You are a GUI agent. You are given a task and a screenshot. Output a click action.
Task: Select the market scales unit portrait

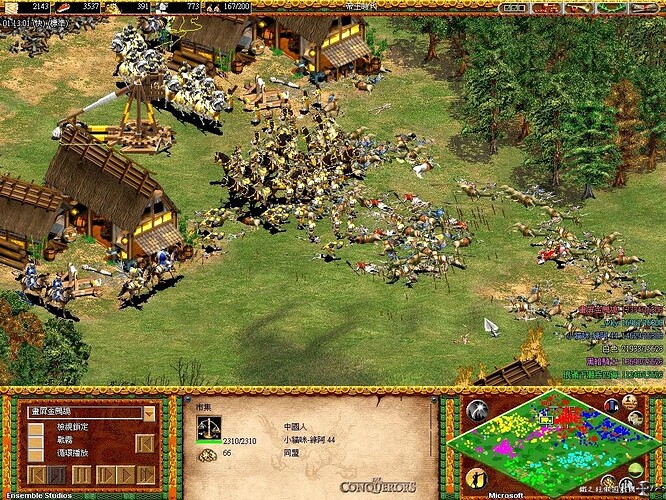click(x=209, y=428)
